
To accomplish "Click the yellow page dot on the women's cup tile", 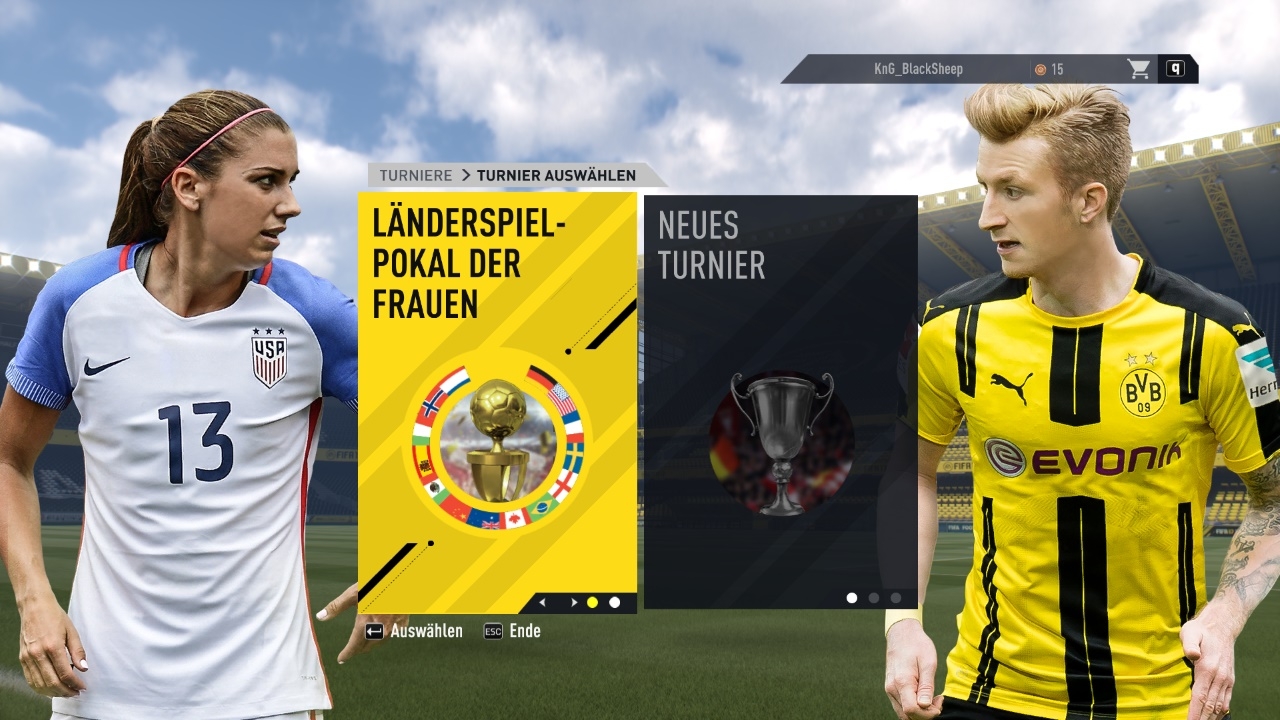I will click(592, 602).
